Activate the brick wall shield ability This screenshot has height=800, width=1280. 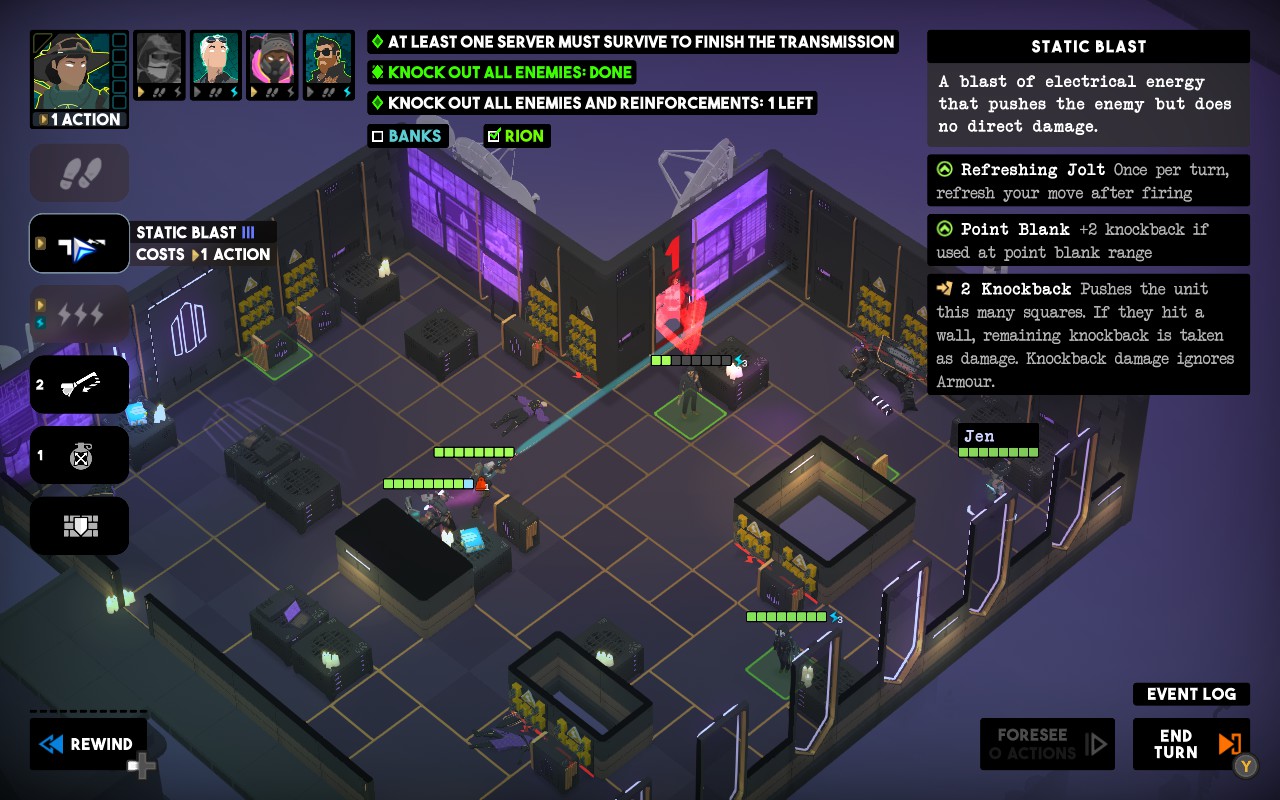80,526
